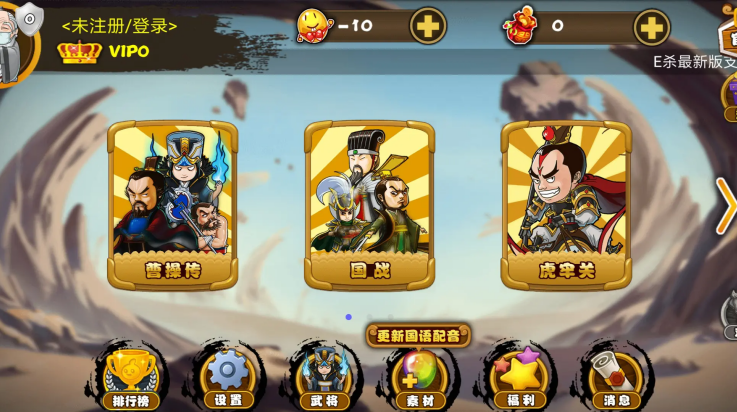This screenshot has height=412, width=737.
Task: Choose the 虎牢关 mode card
Action: pyautogui.click(x=565, y=205)
